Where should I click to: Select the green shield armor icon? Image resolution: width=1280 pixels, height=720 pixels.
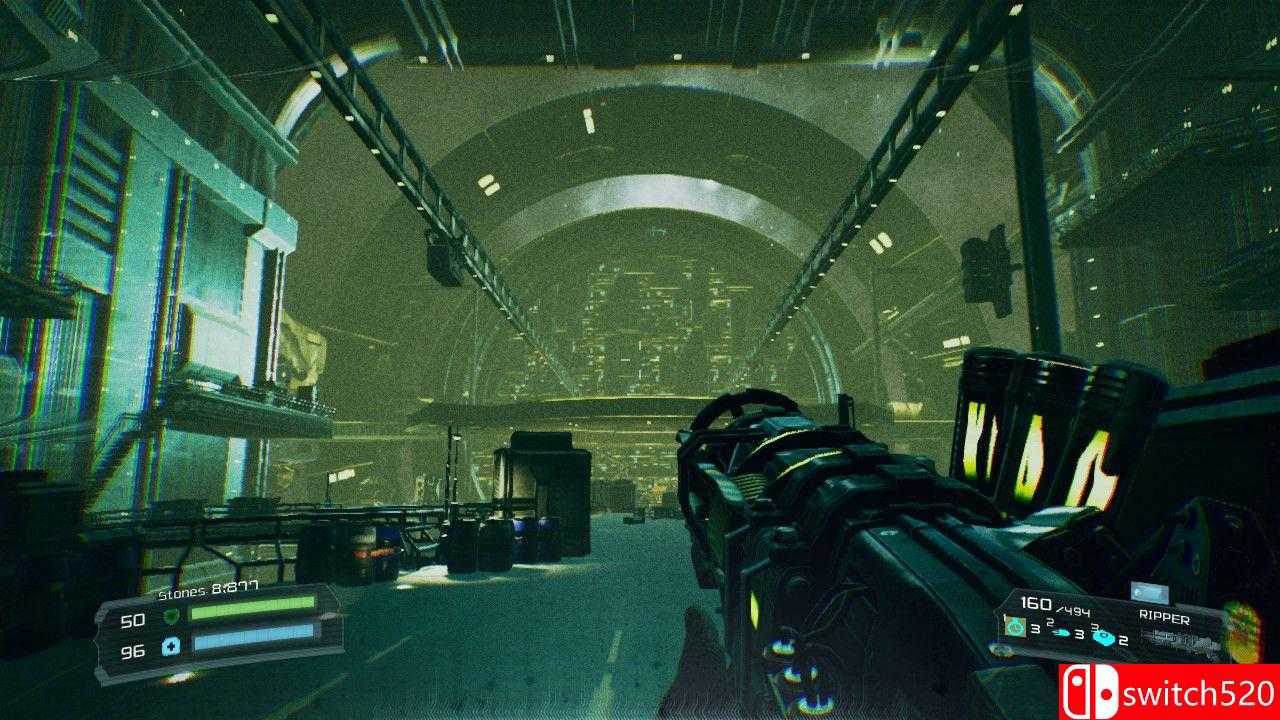[x=172, y=615]
